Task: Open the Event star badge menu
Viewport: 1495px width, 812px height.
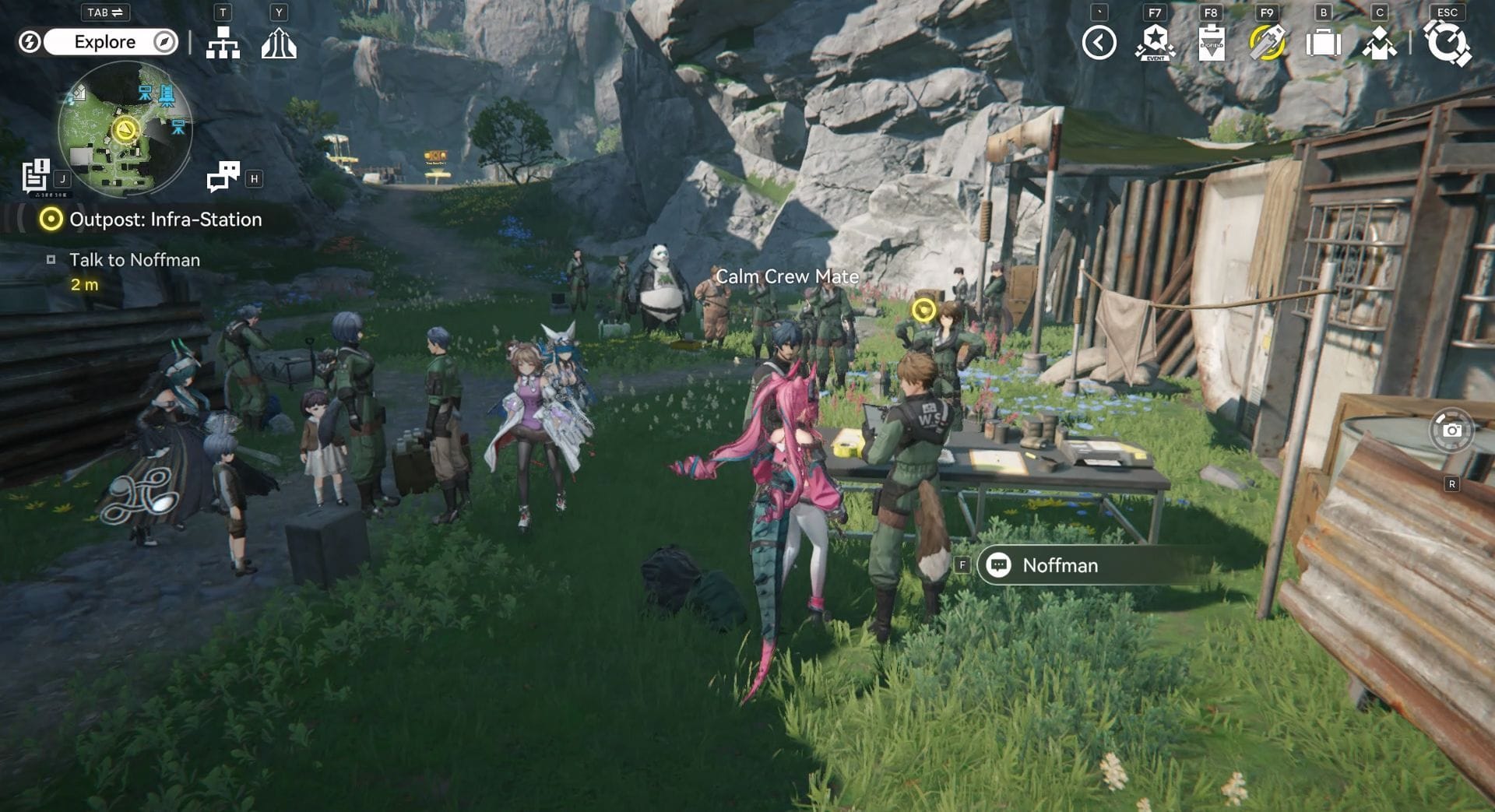Action: (1155, 43)
